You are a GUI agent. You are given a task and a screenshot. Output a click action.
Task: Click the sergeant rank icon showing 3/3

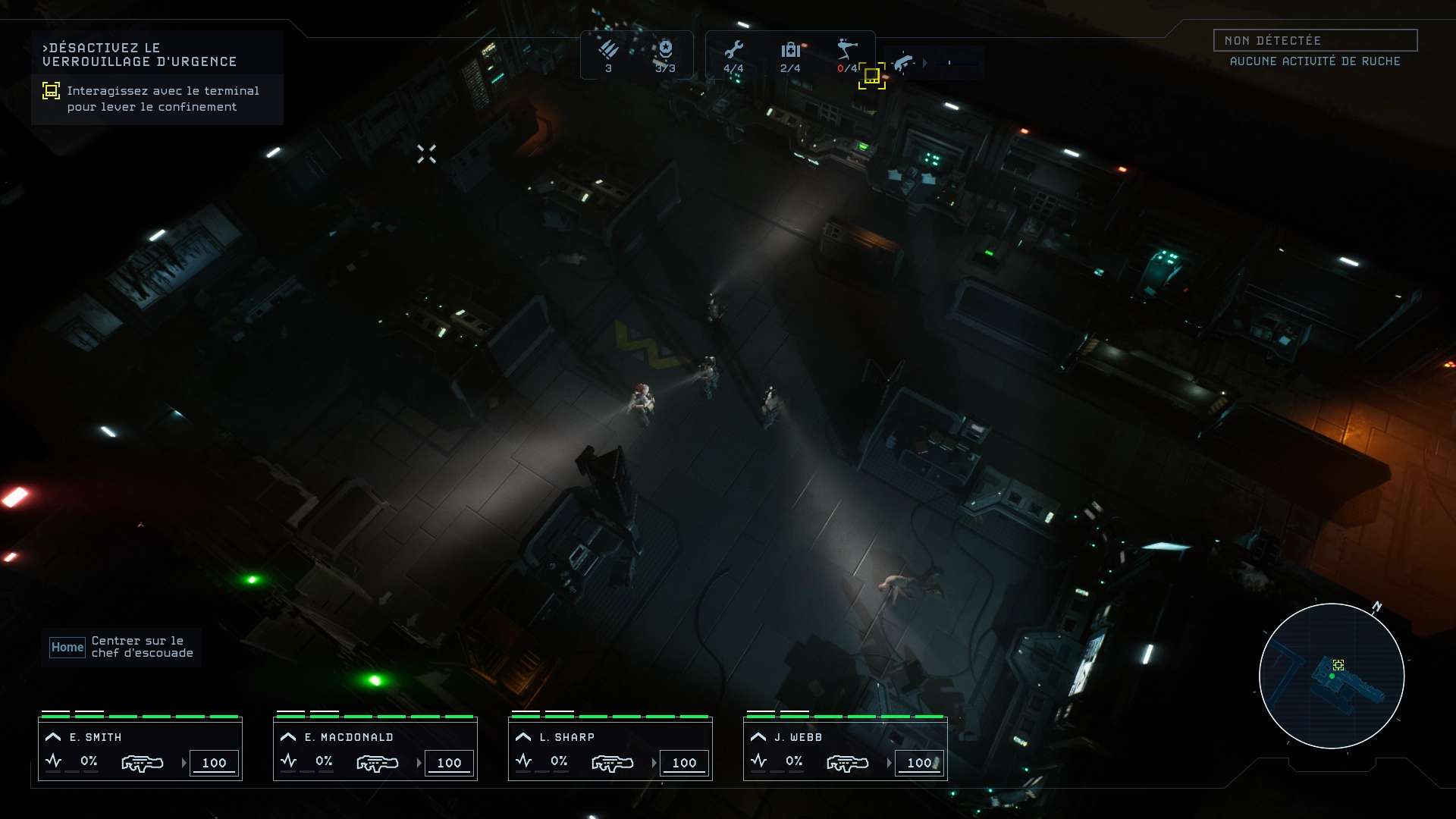pyautogui.click(x=666, y=50)
